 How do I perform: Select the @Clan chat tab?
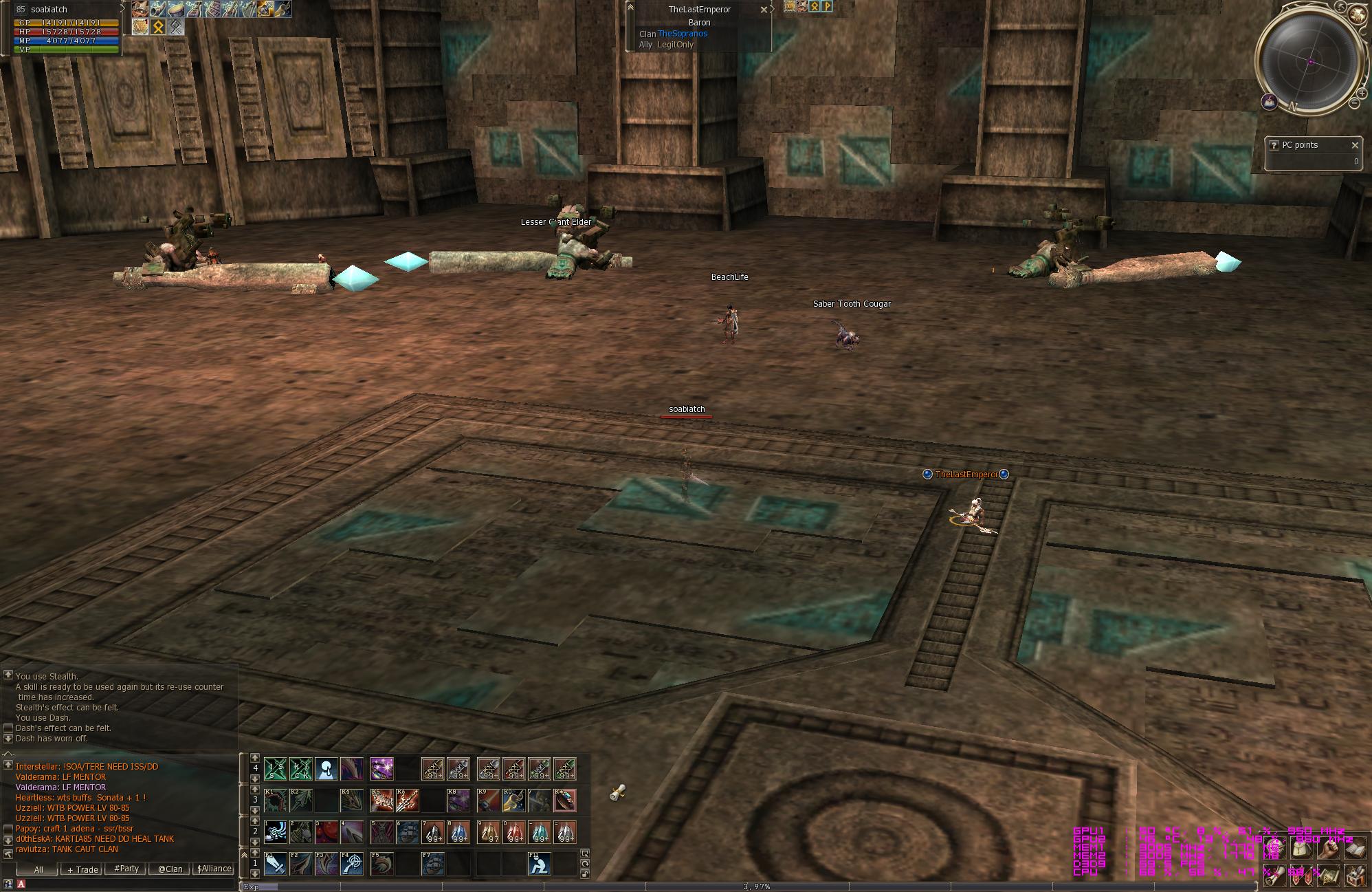170,869
